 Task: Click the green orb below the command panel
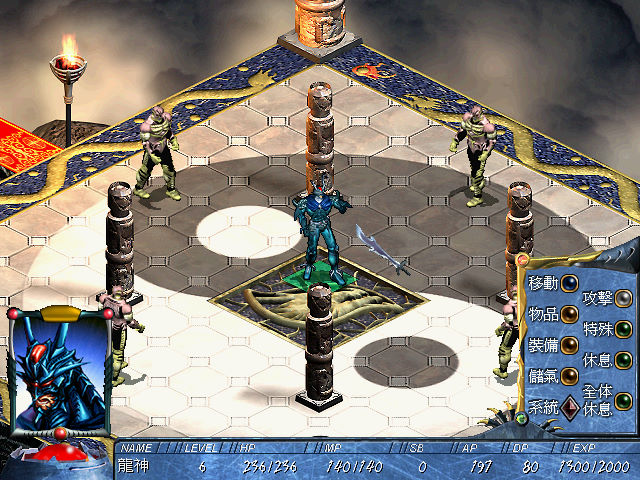(x=519, y=417)
